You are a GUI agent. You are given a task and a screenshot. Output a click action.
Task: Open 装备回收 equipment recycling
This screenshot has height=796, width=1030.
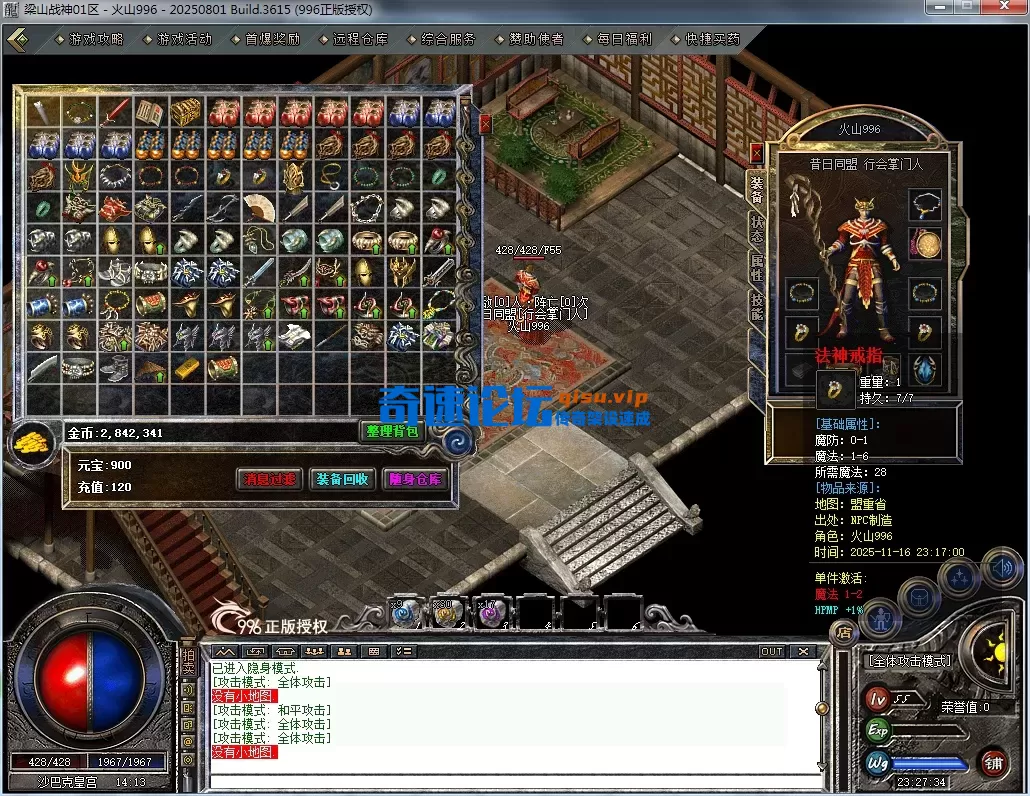(342, 479)
